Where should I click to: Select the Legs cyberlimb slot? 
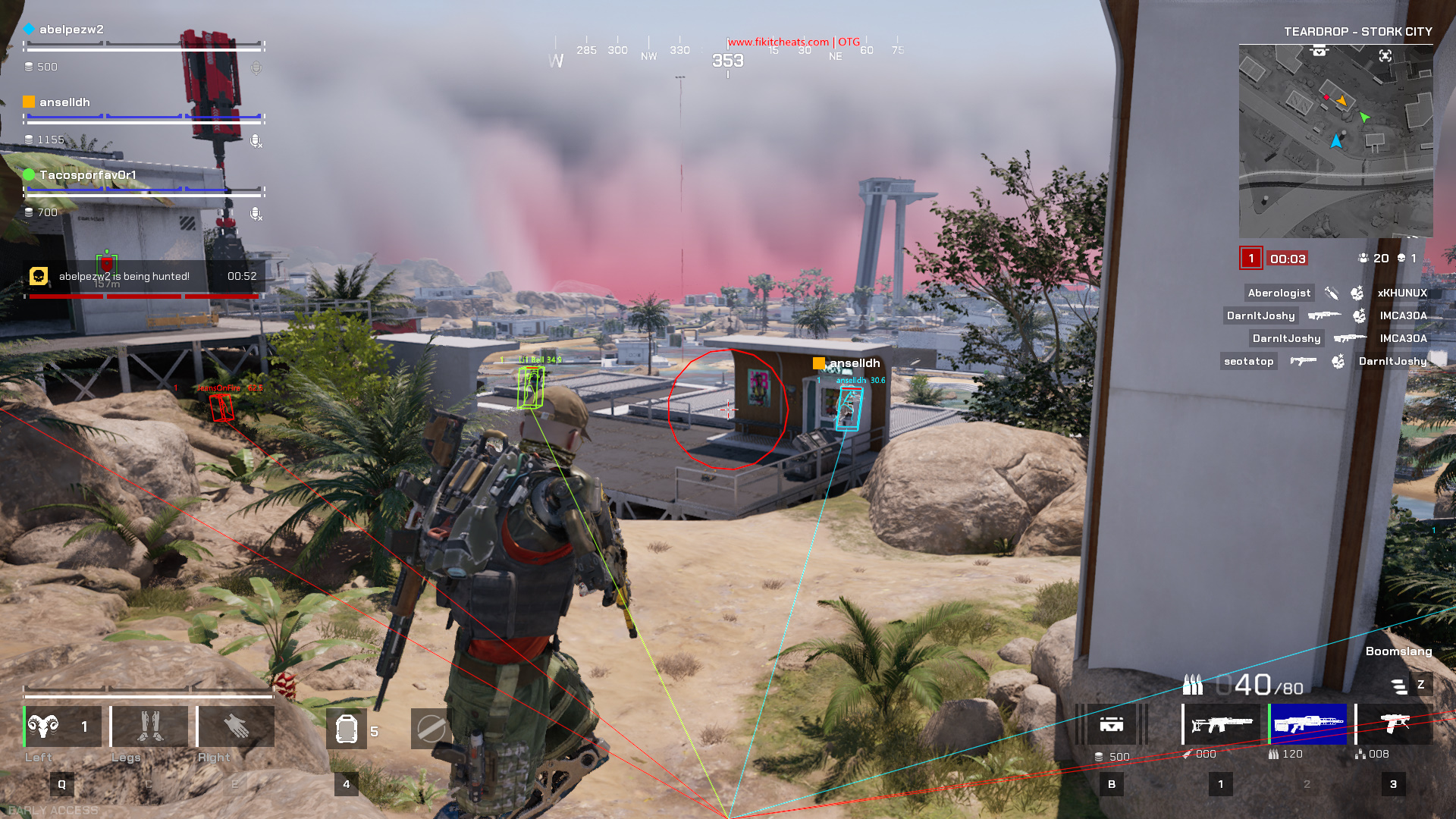click(149, 726)
